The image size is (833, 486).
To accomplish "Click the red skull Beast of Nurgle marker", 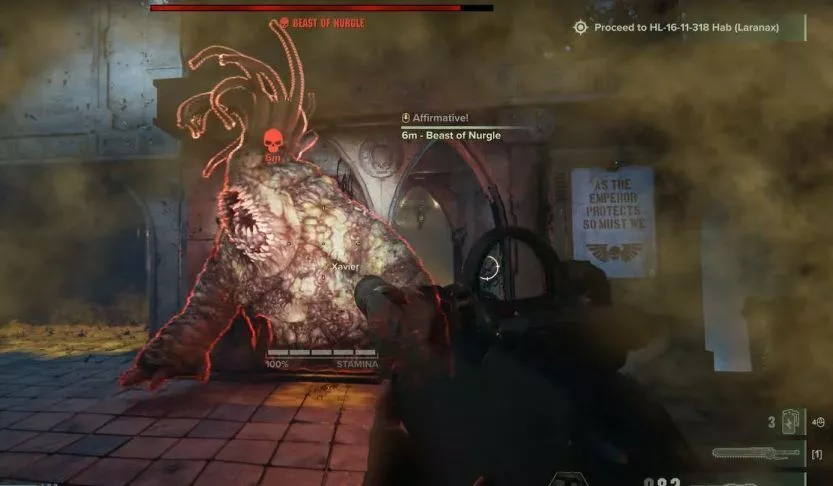I will click(272, 140).
